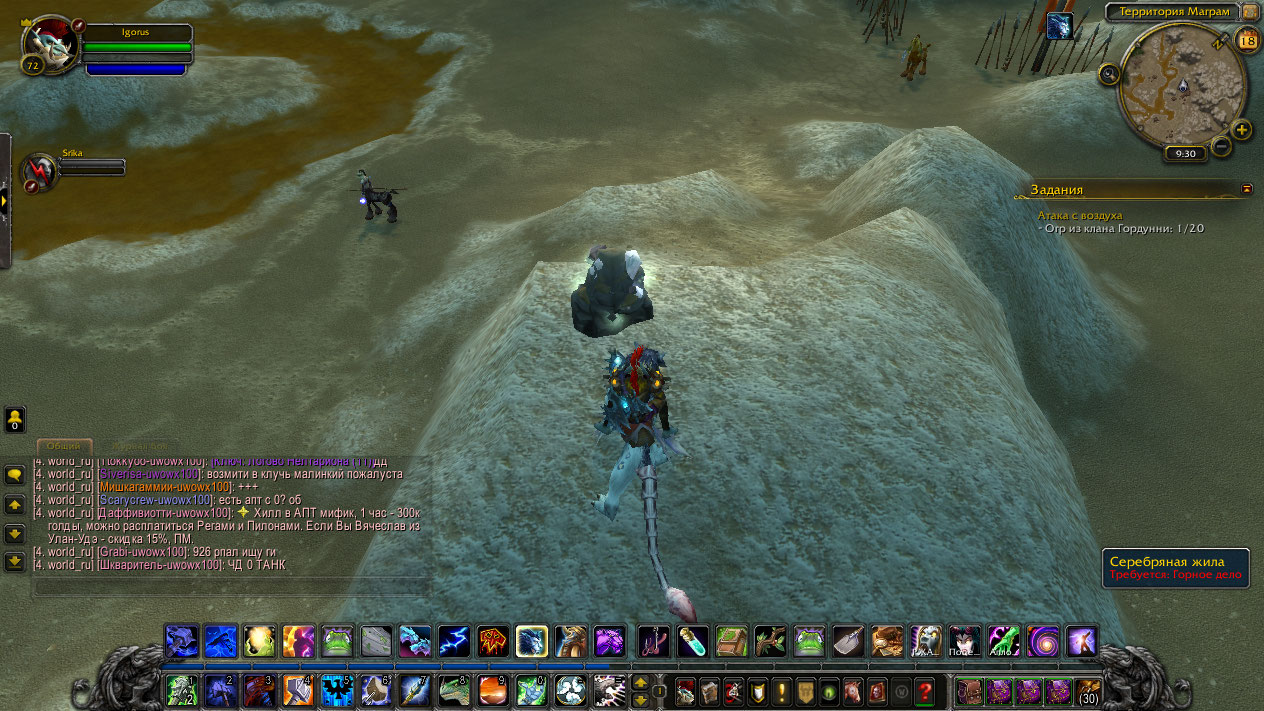The image size is (1264, 711).
Task: Zoom out the minimap with minus button
Action: pyautogui.click(x=1220, y=146)
